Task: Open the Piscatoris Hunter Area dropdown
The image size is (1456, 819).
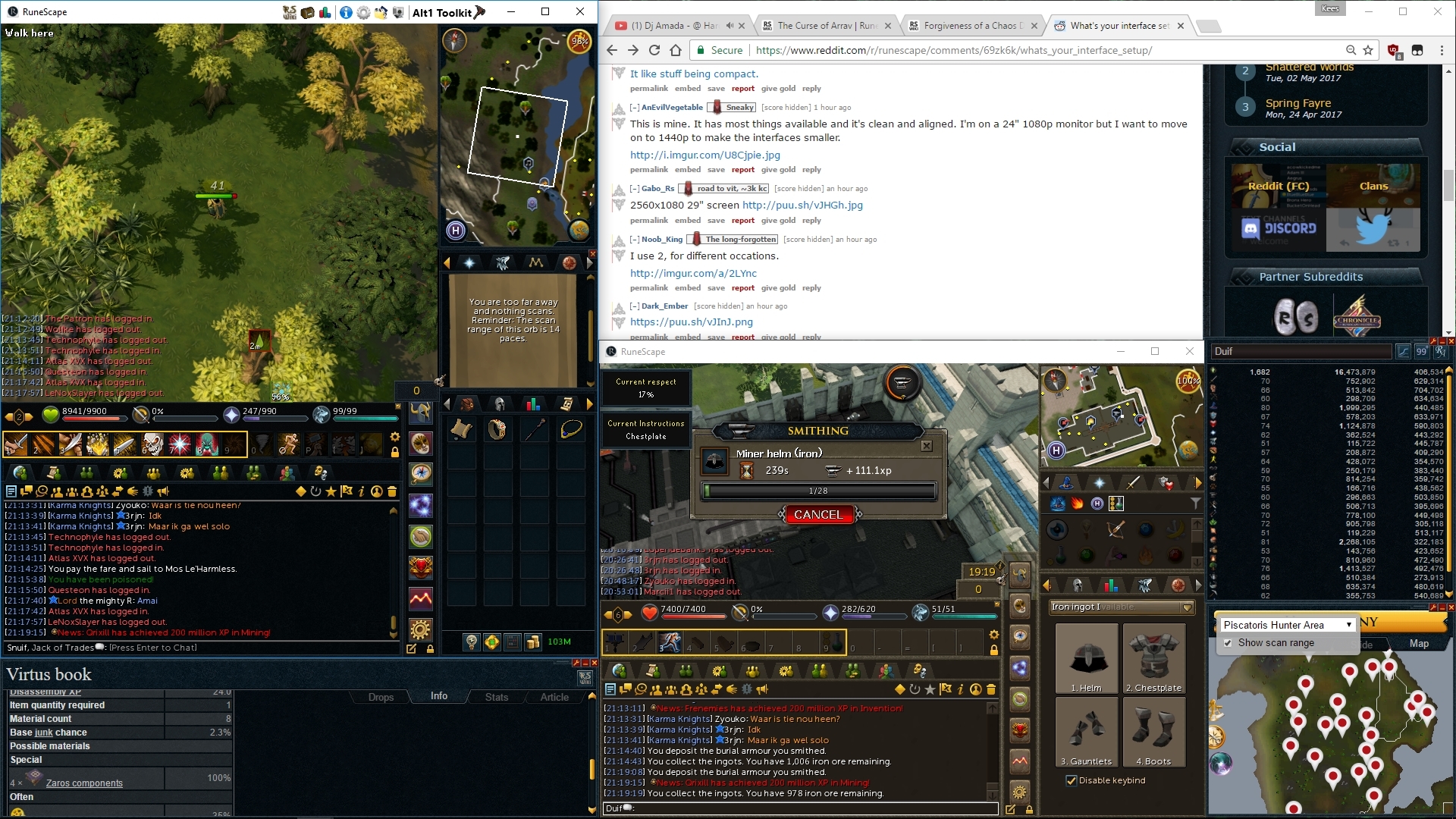Action: [x=1349, y=625]
